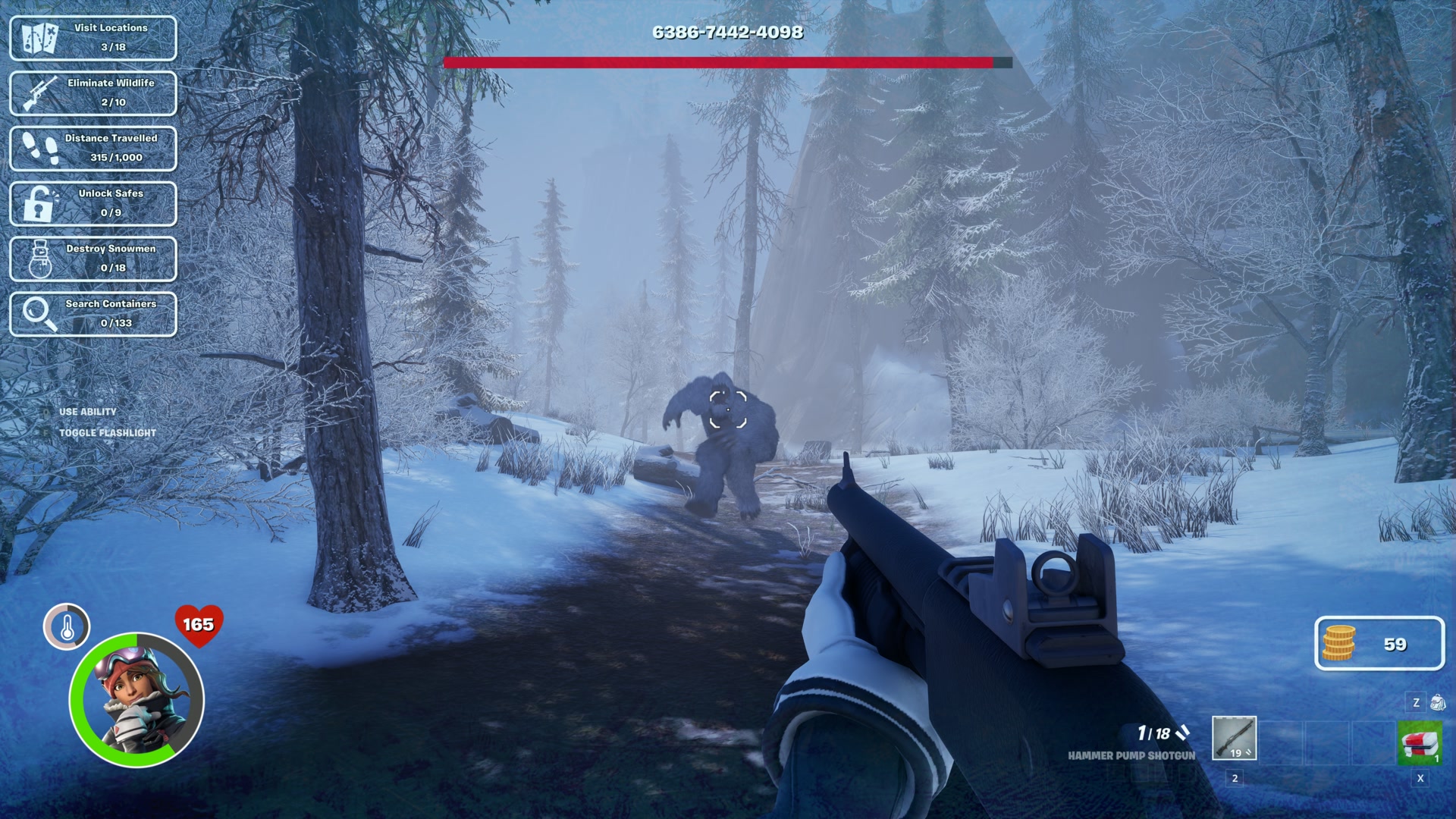Screen dimensions: 1456x819
Task: Select the Search Containers objective
Action: [93, 314]
